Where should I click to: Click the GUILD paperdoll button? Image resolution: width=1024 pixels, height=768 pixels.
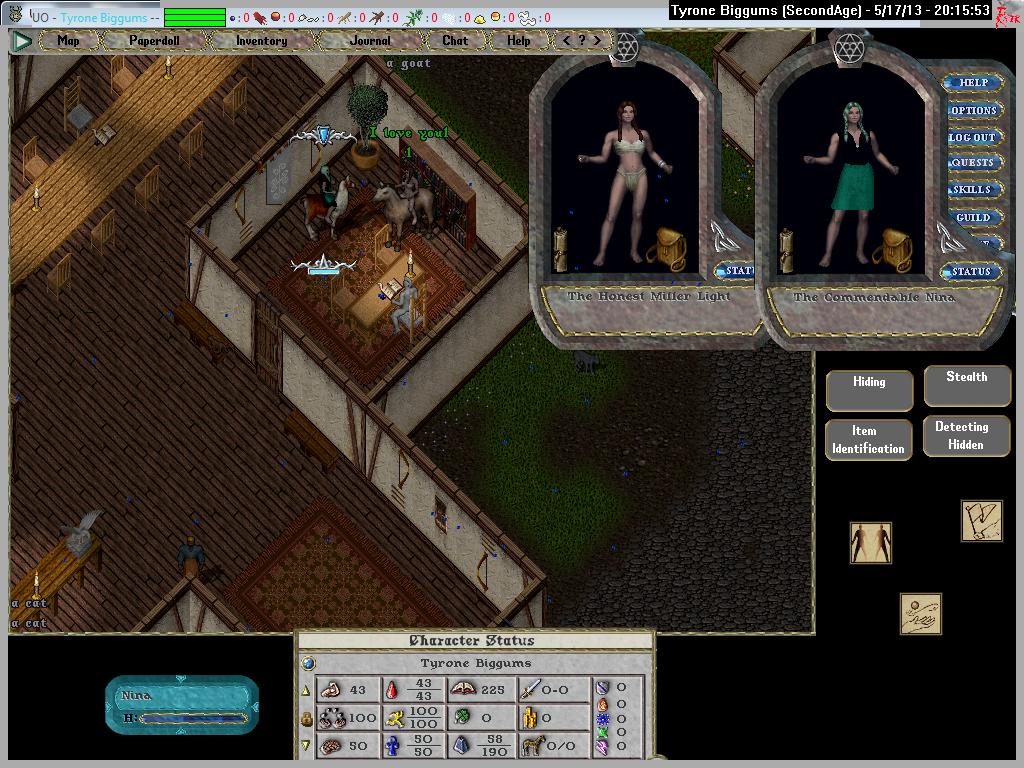pyautogui.click(x=973, y=217)
